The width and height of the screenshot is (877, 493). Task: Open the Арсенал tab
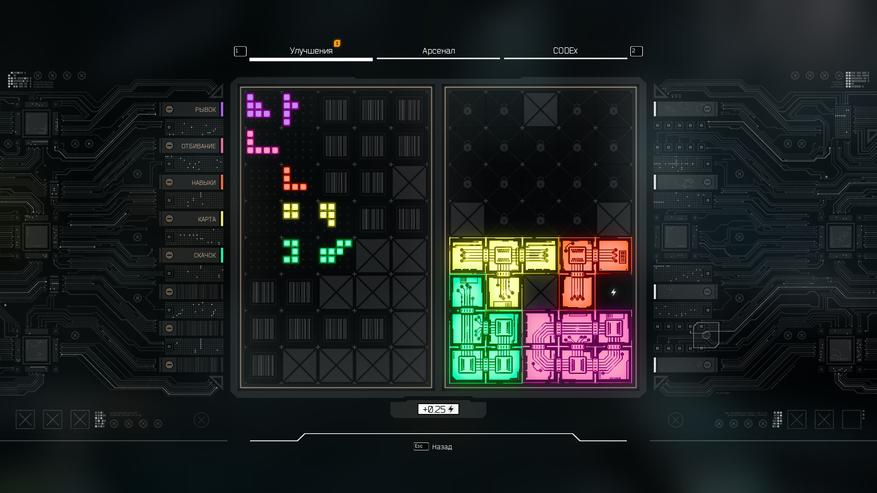438,50
